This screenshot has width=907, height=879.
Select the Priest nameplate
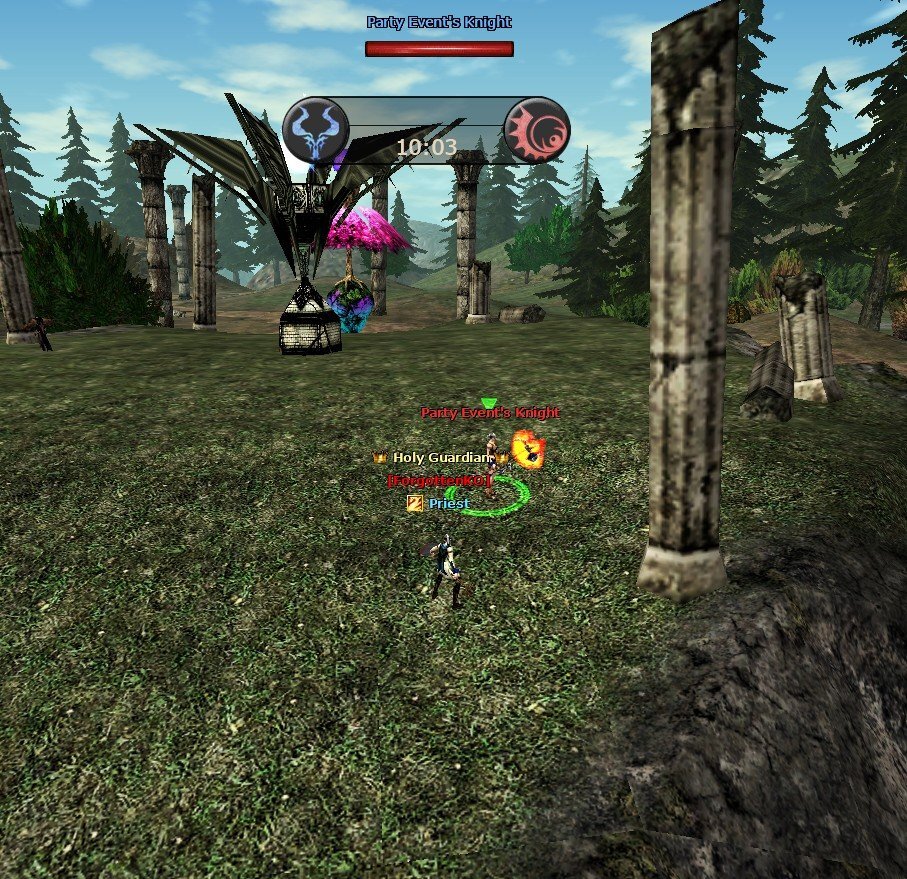pos(448,504)
